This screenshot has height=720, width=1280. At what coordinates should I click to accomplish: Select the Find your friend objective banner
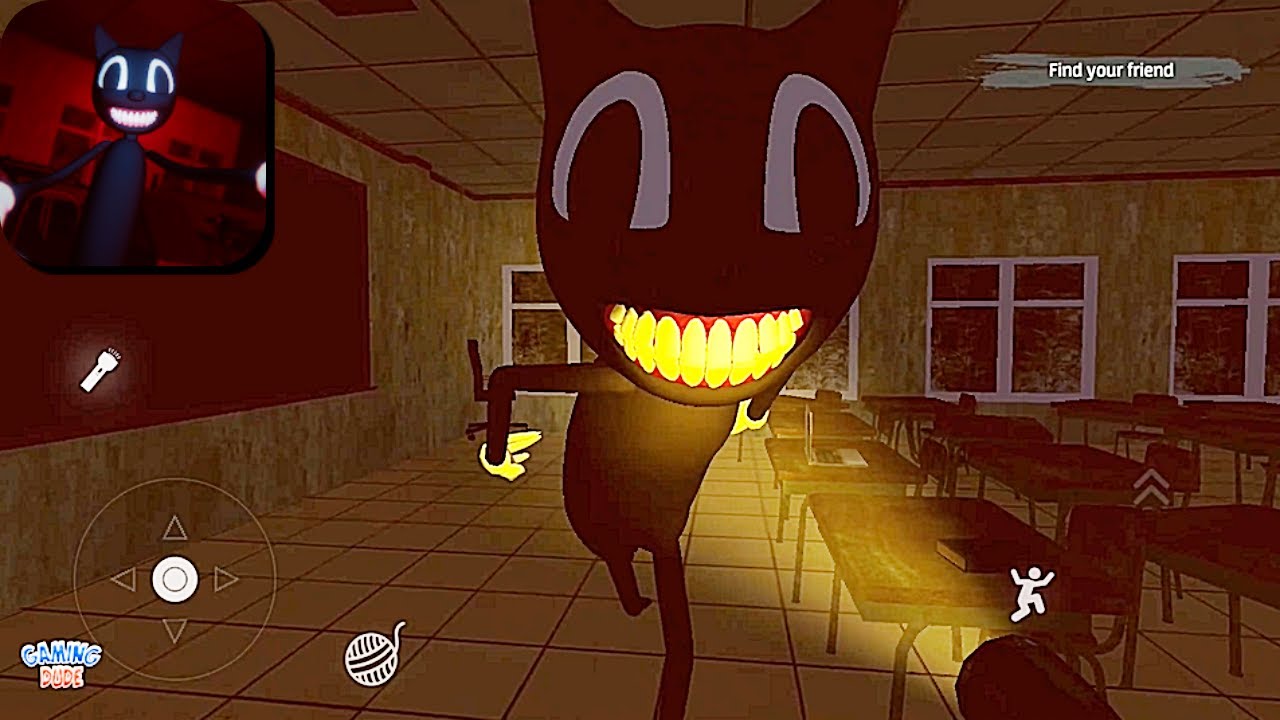tap(1110, 71)
